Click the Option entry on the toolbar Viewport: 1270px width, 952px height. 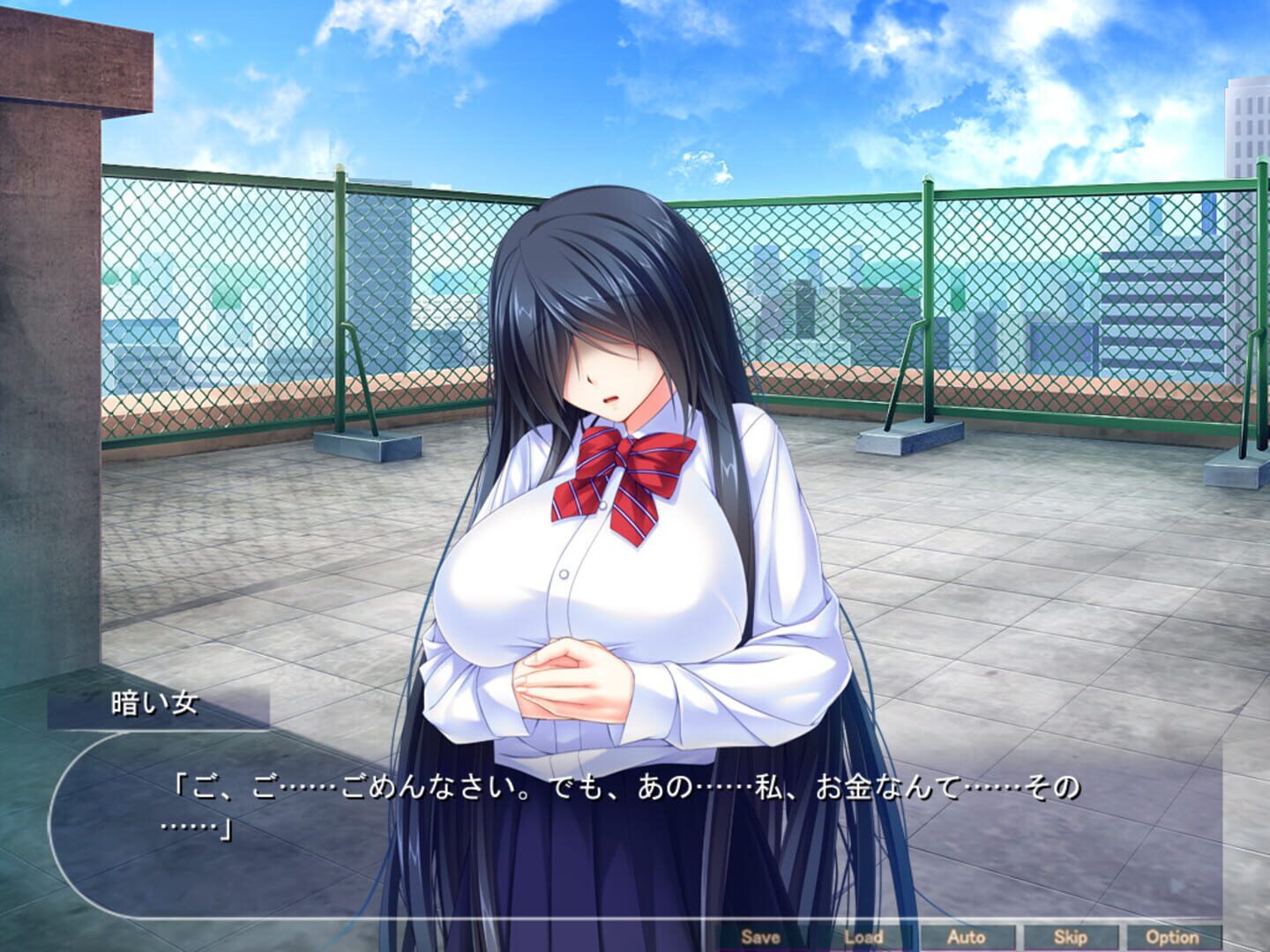pos(1173,937)
